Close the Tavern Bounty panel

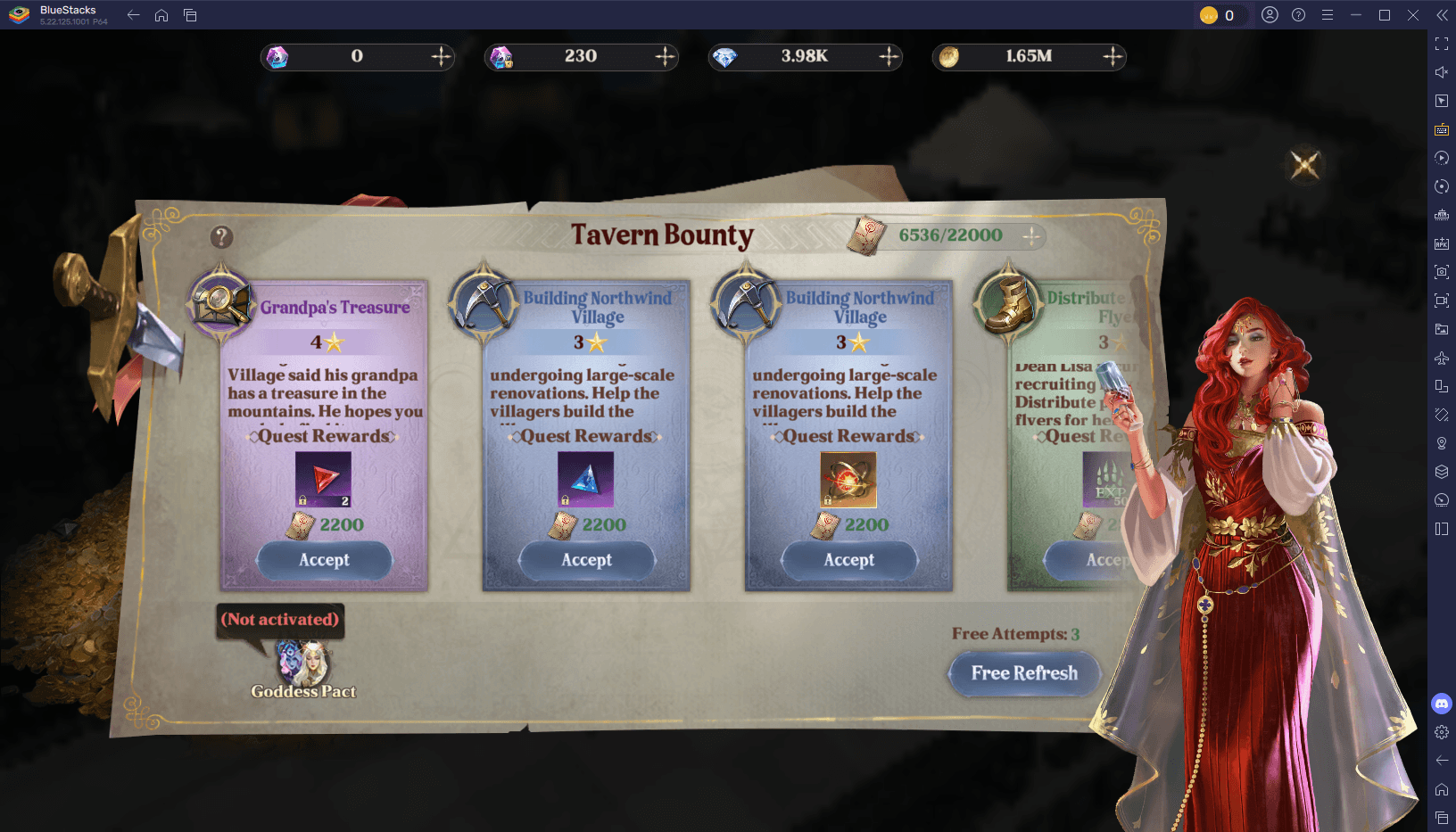click(x=1304, y=165)
